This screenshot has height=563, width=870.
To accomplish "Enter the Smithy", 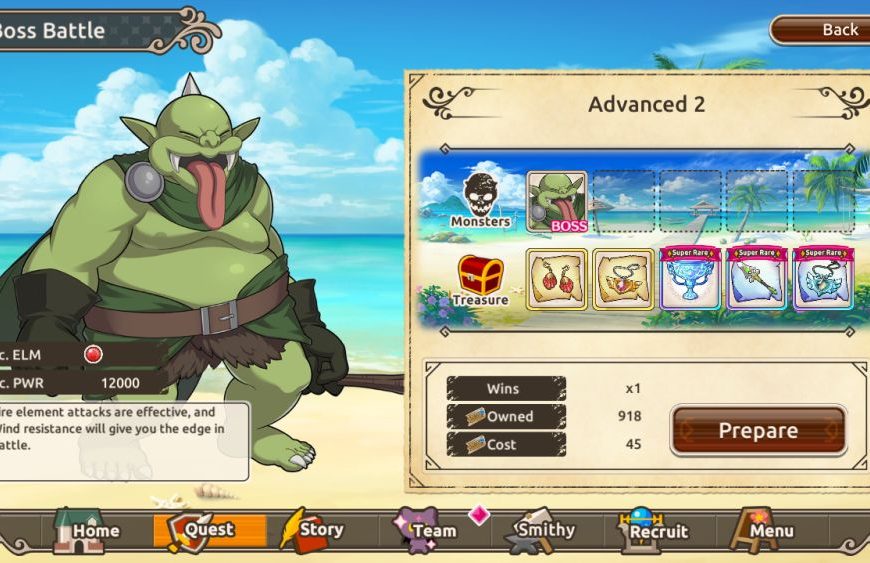I will pos(541,530).
